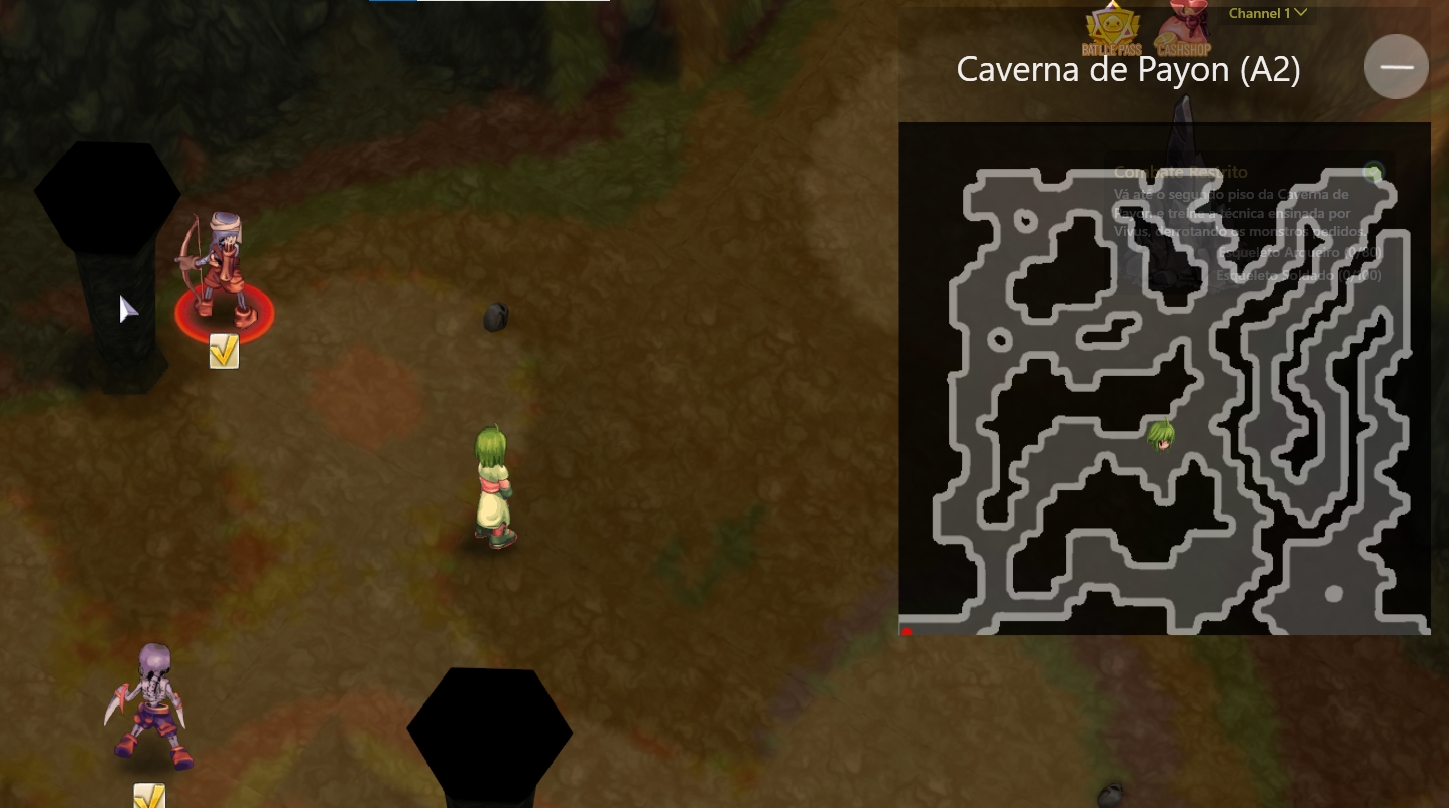Open the Battle Pass menu

pyautogui.click(x=1111, y=30)
